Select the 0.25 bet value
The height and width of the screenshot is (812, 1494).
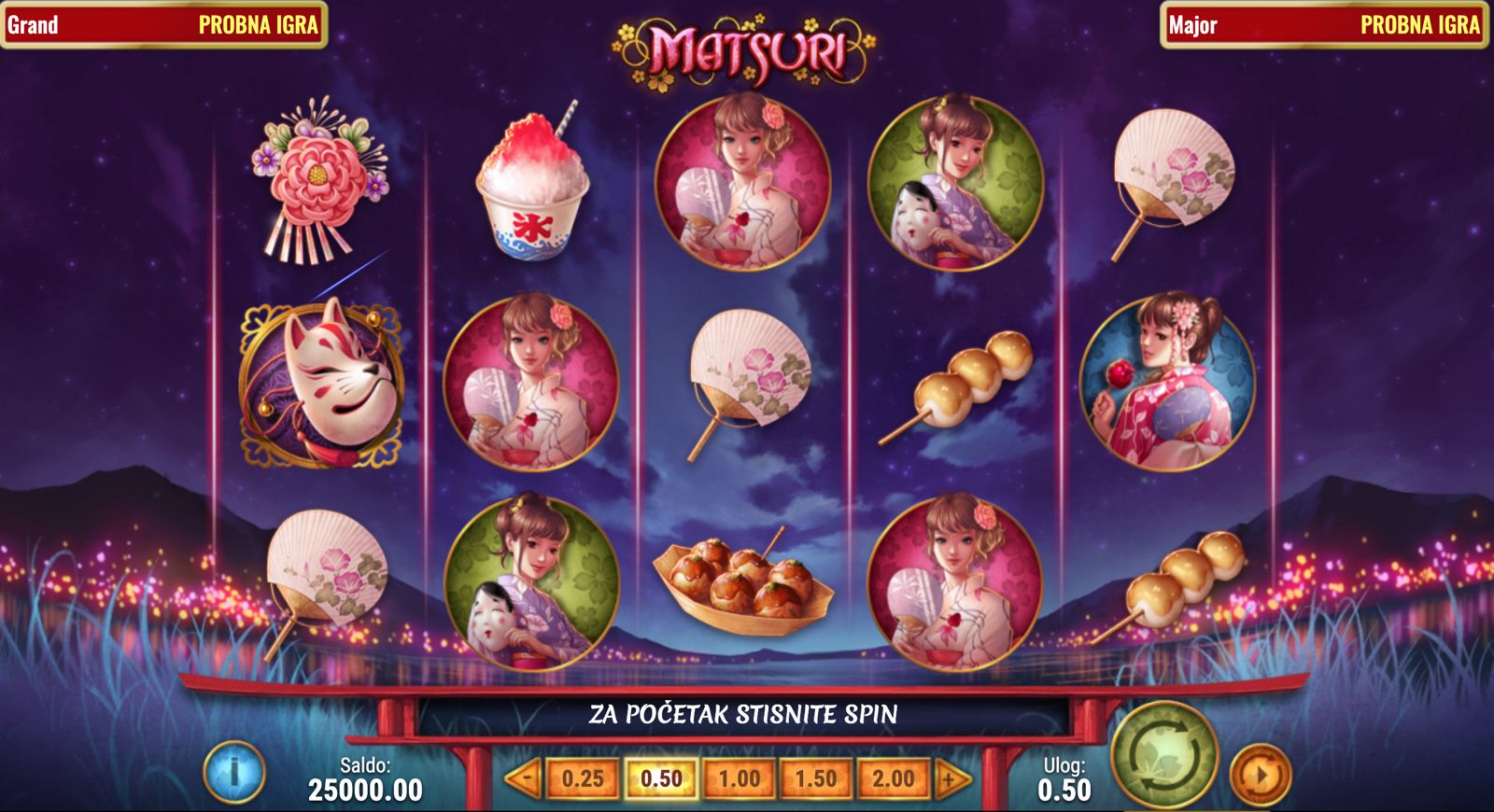tap(583, 777)
